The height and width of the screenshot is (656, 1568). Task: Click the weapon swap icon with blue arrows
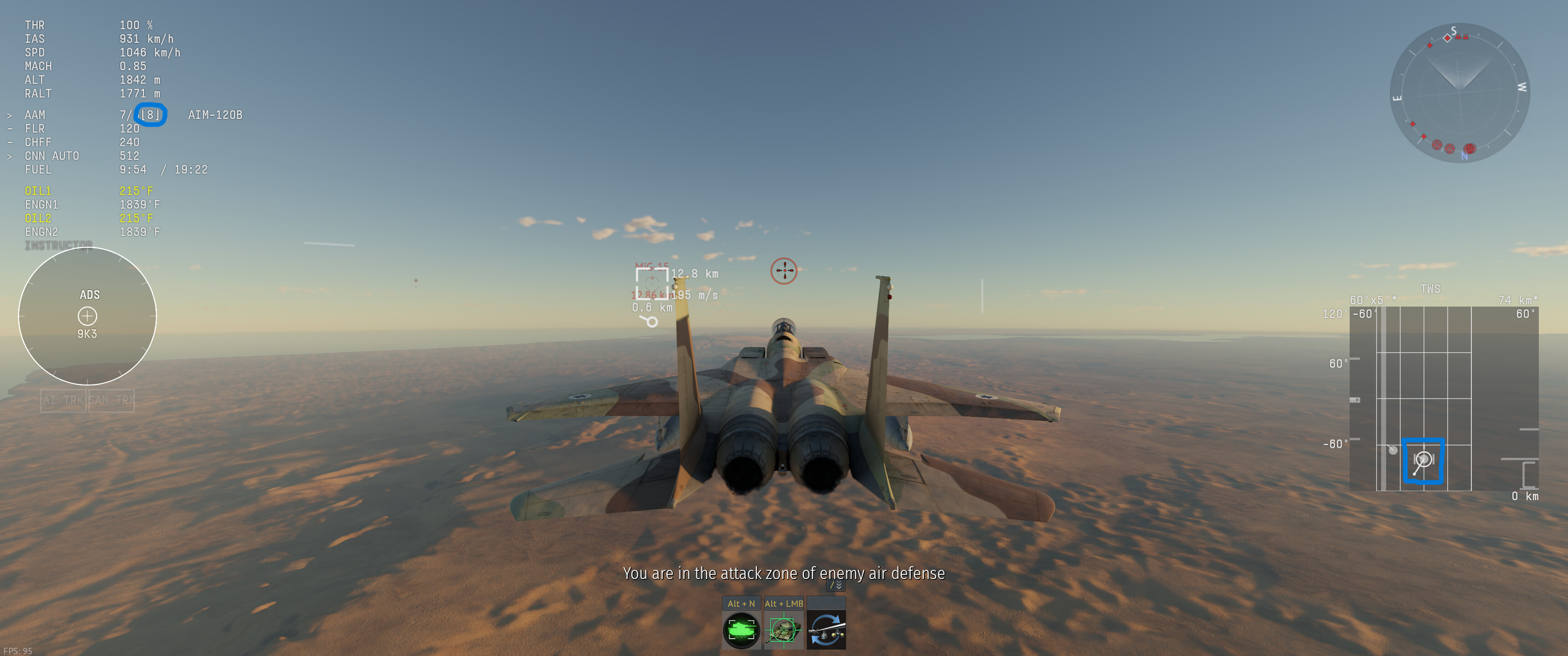[x=826, y=630]
